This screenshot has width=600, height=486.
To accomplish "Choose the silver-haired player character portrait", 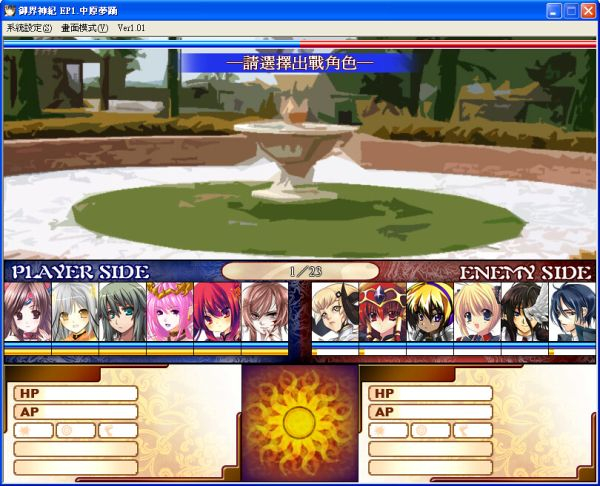I will click(x=75, y=312).
